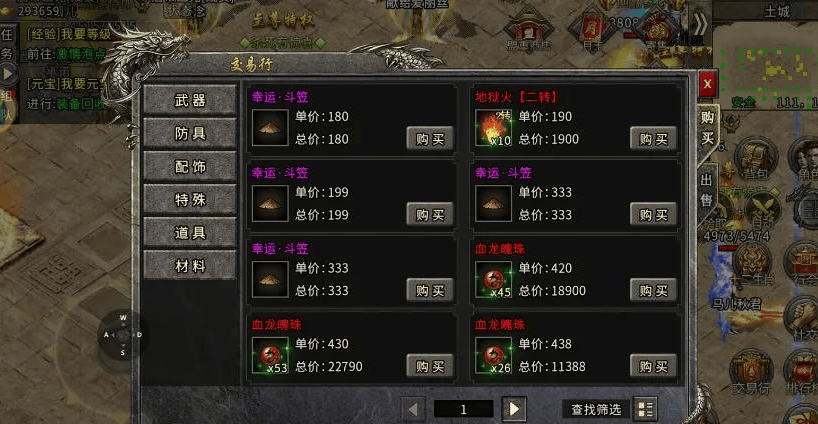The image size is (818, 424).
Task: Choose the 特殊 special category
Action: coord(190,199)
